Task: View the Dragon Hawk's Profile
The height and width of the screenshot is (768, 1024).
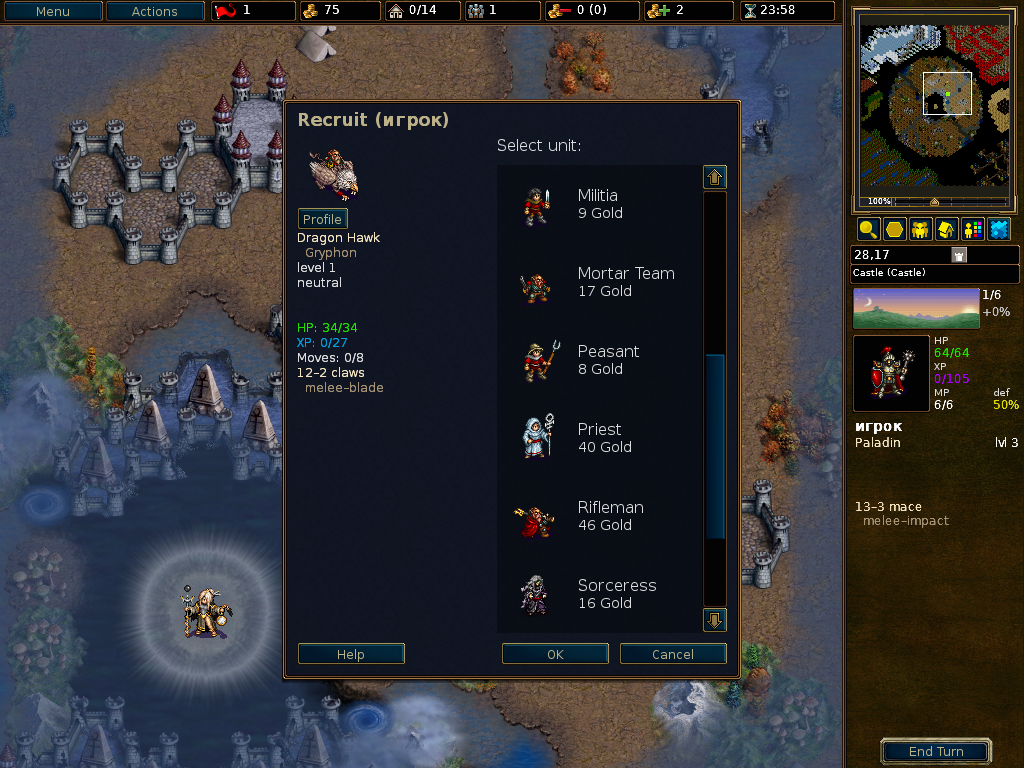Action: coord(322,219)
